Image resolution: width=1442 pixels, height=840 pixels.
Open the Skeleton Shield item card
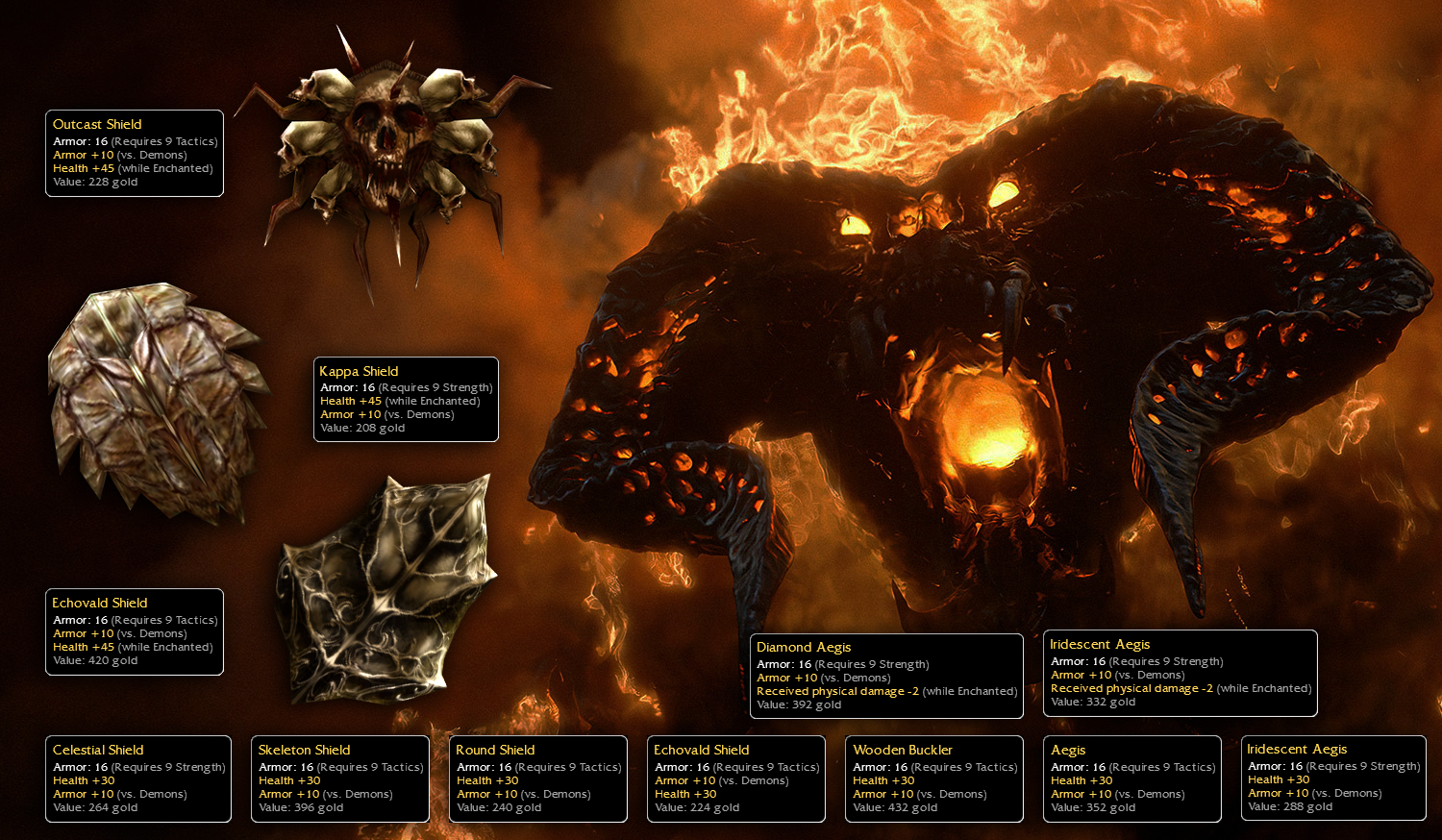pyautogui.click(x=340, y=778)
